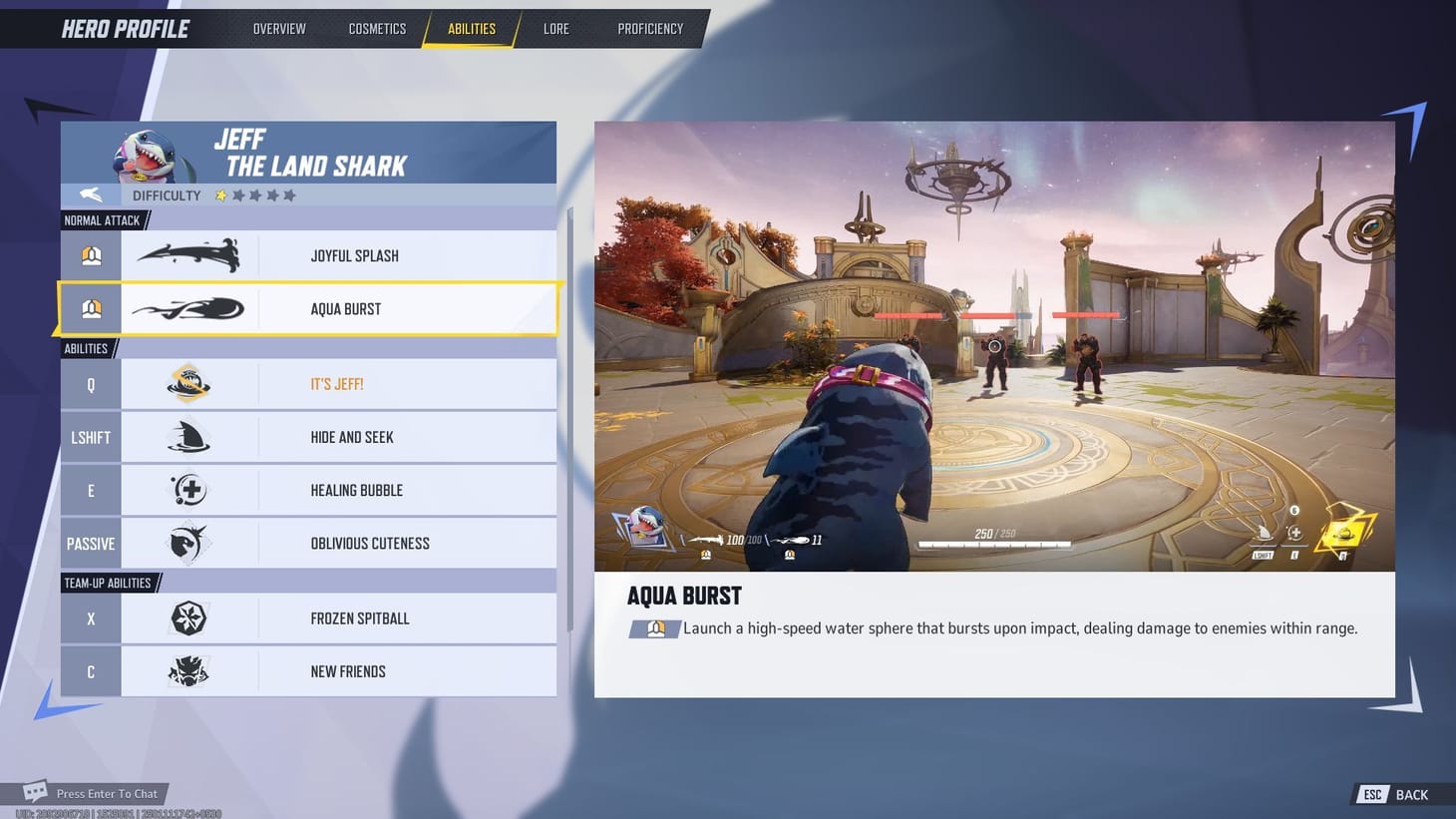Click the Frozen Spitball team-up icon
This screenshot has height=819, width=1456.
[189, 618]
